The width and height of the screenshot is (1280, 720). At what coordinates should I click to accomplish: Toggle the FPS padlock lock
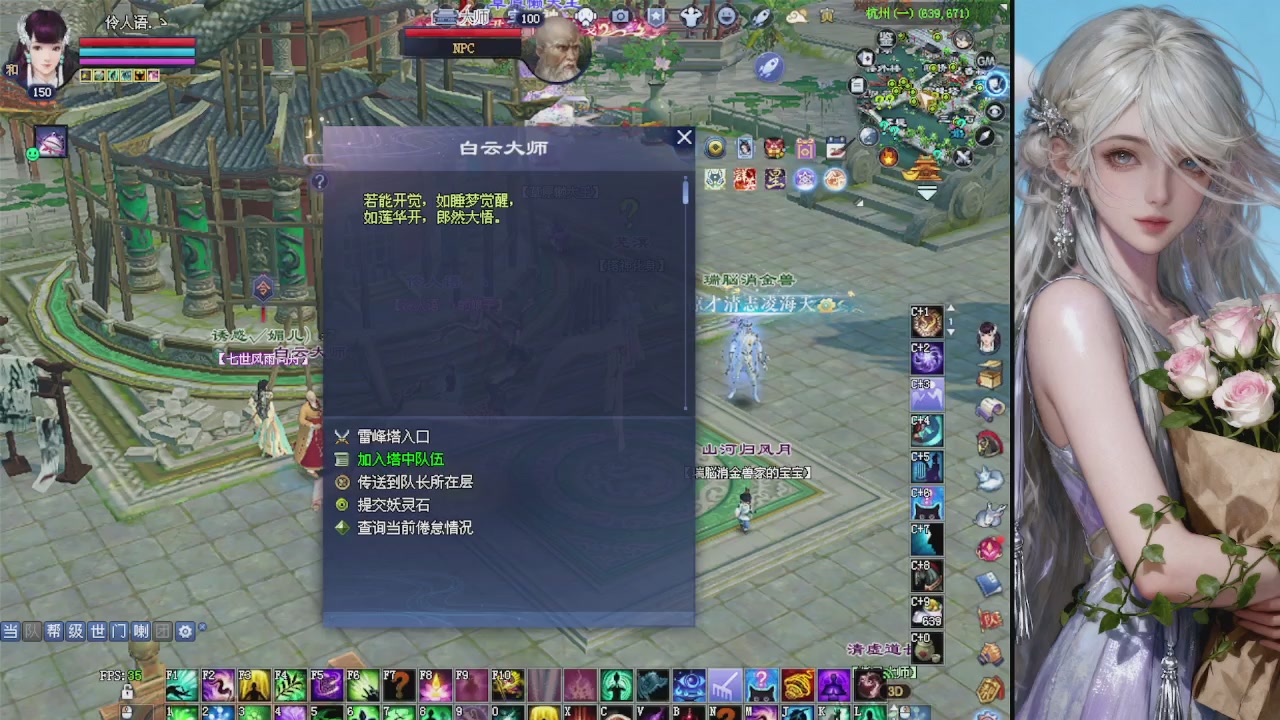click(x=127, y=693)
